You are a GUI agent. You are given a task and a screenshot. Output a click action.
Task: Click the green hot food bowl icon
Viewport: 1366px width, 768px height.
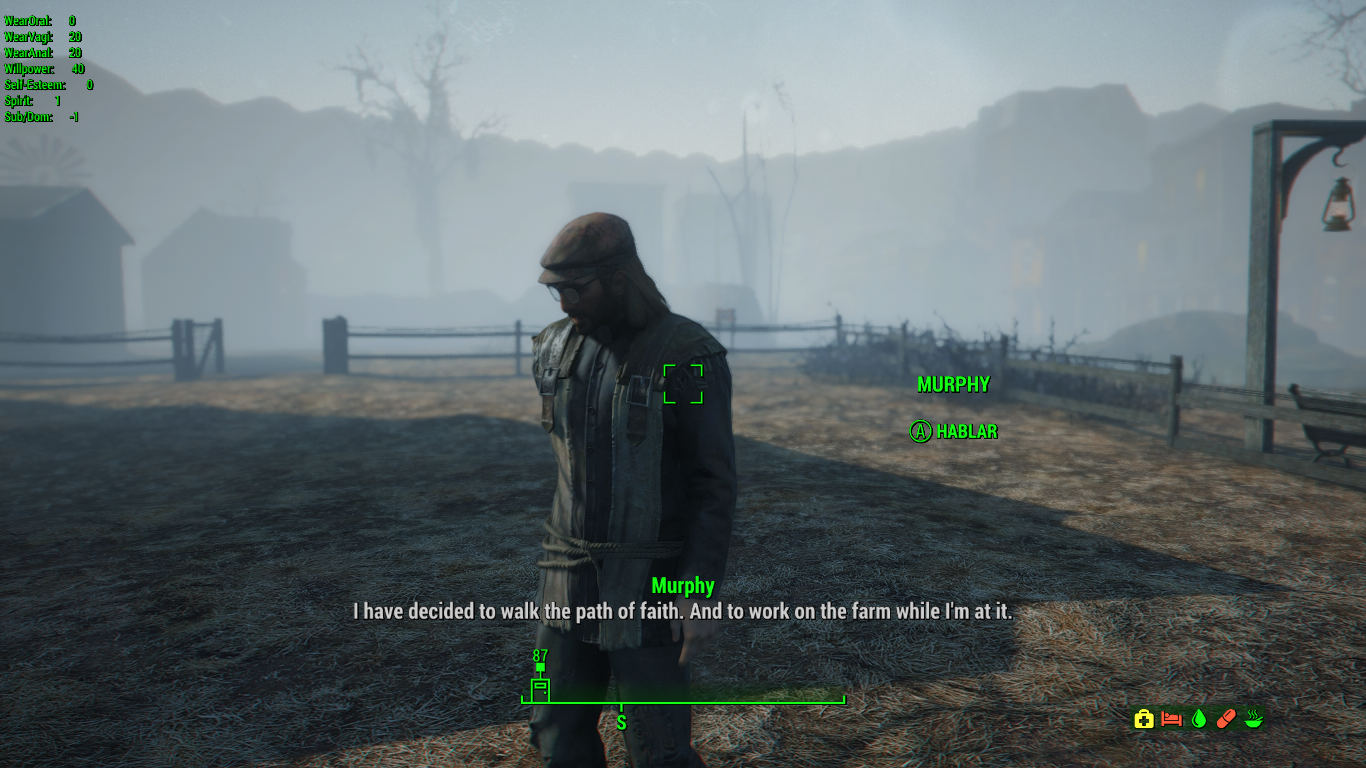pyautogui.click(x=1253, y=718)
